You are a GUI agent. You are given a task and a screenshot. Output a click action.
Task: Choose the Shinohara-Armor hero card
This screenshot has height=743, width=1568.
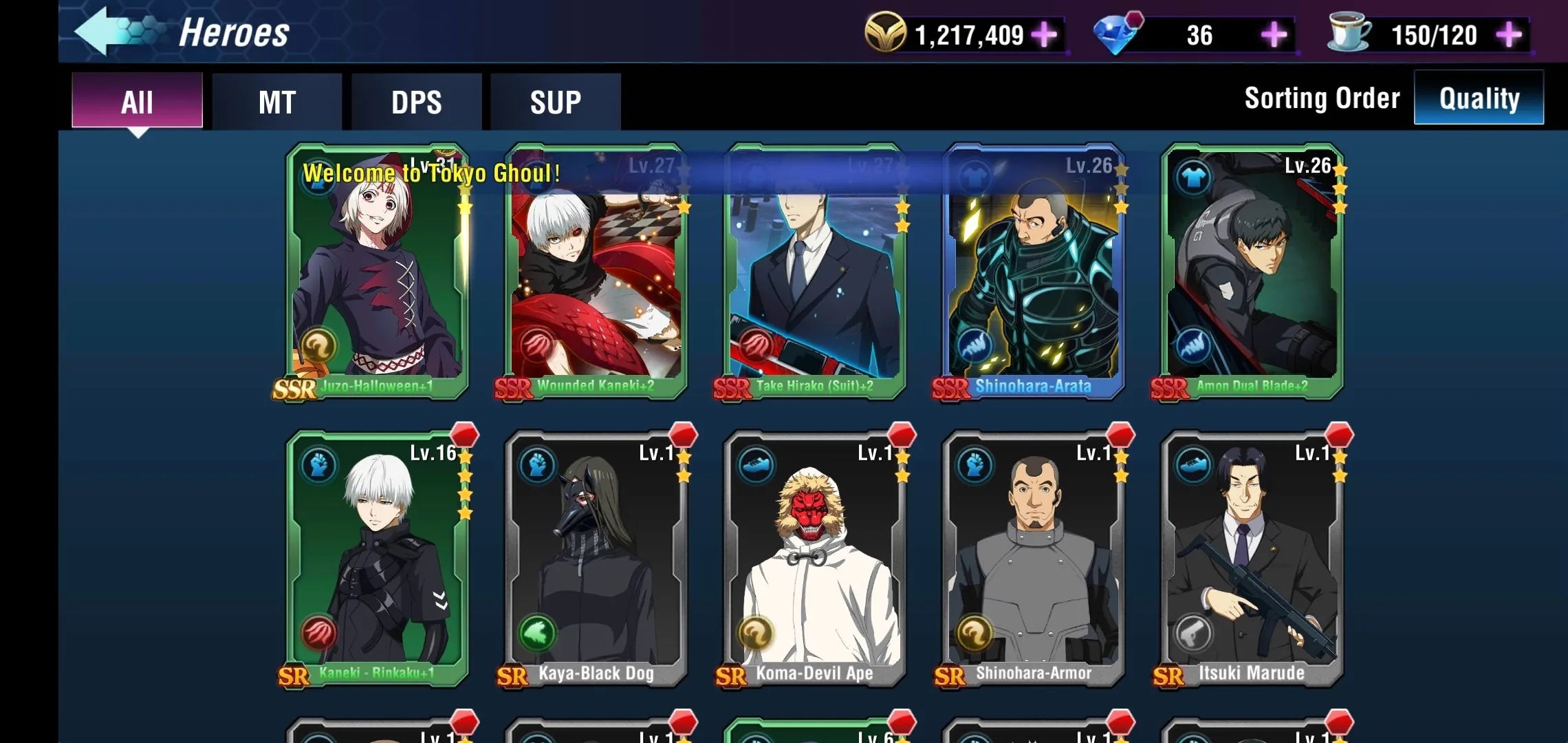(1033, 559)
